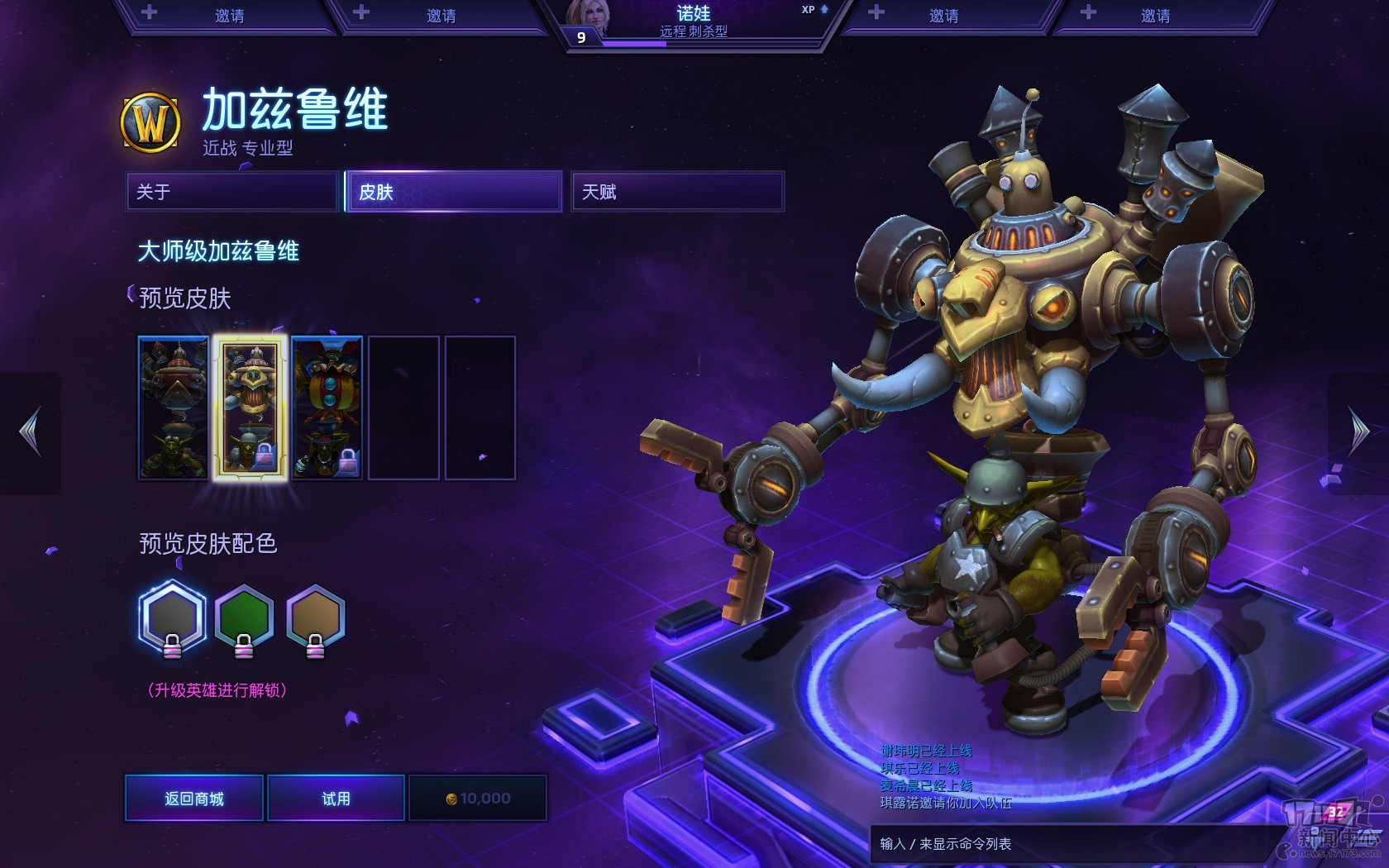Switch to the 关于 tab

click(x=232, y=192)
